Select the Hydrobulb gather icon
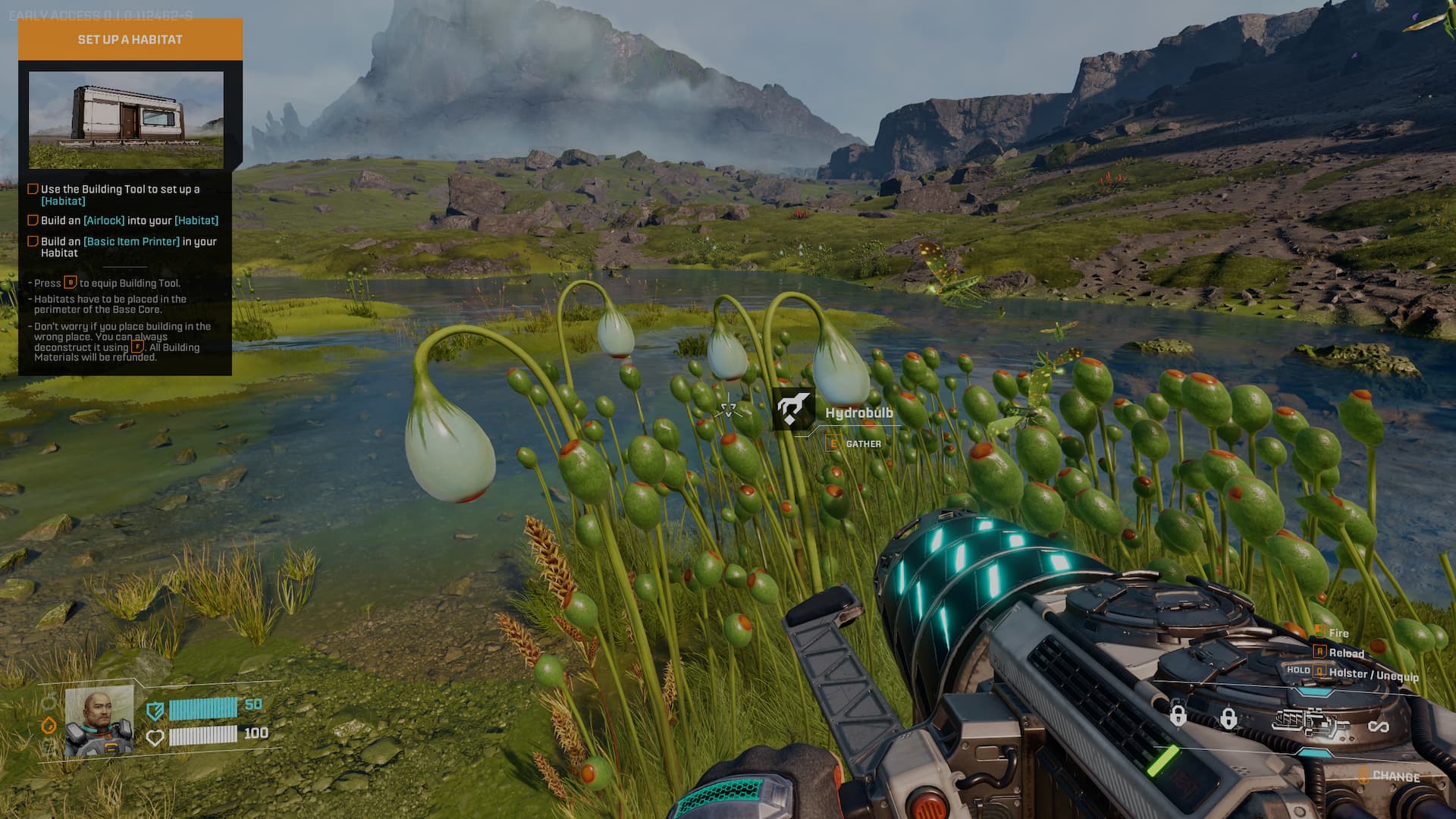Image resolution: width=1456 pixels, height=819 pixels. tap(793, 409)
